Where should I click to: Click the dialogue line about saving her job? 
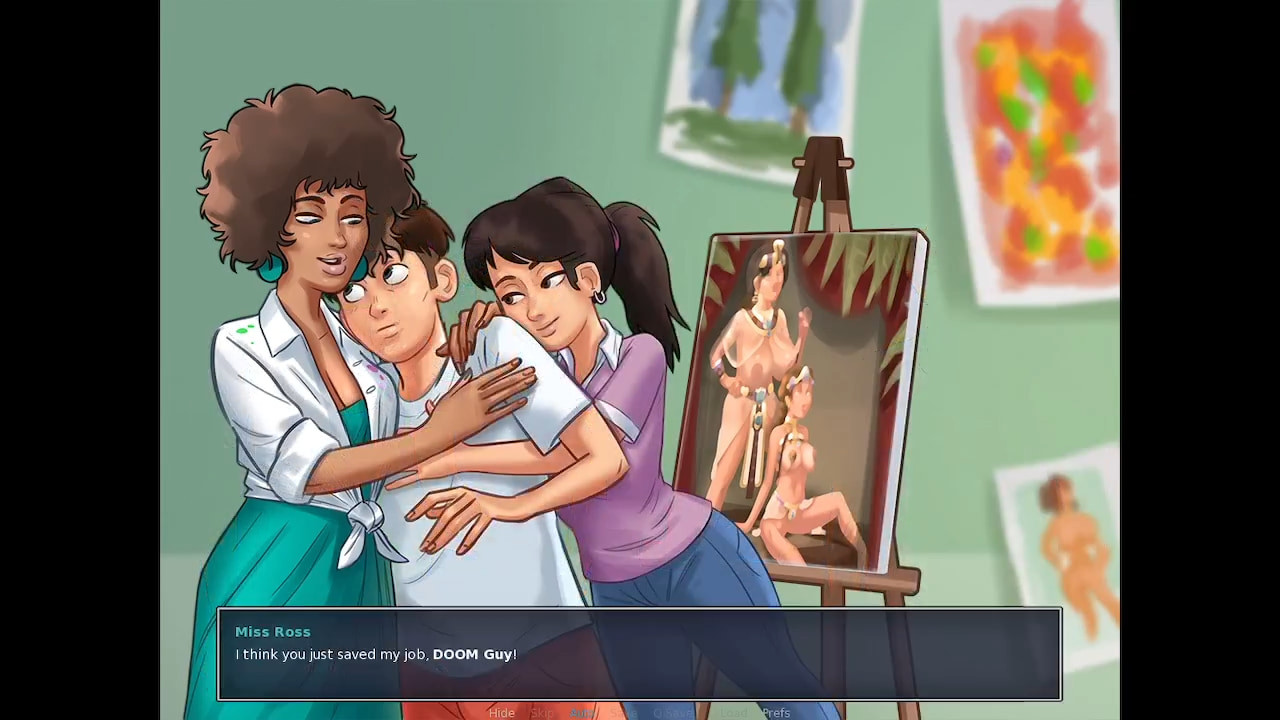tap(376, 654)
